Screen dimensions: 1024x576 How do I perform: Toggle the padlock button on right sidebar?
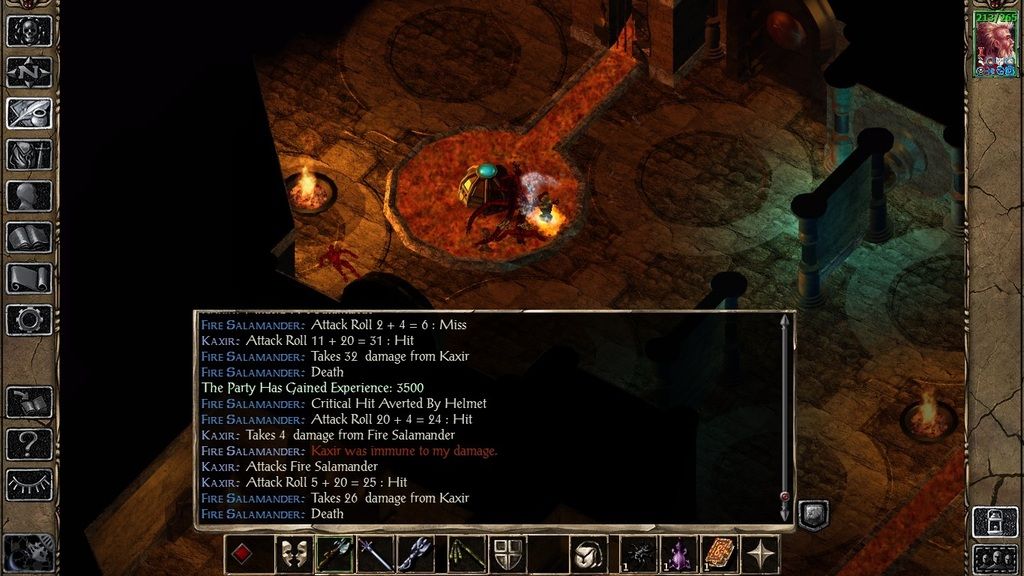(994, 523)
